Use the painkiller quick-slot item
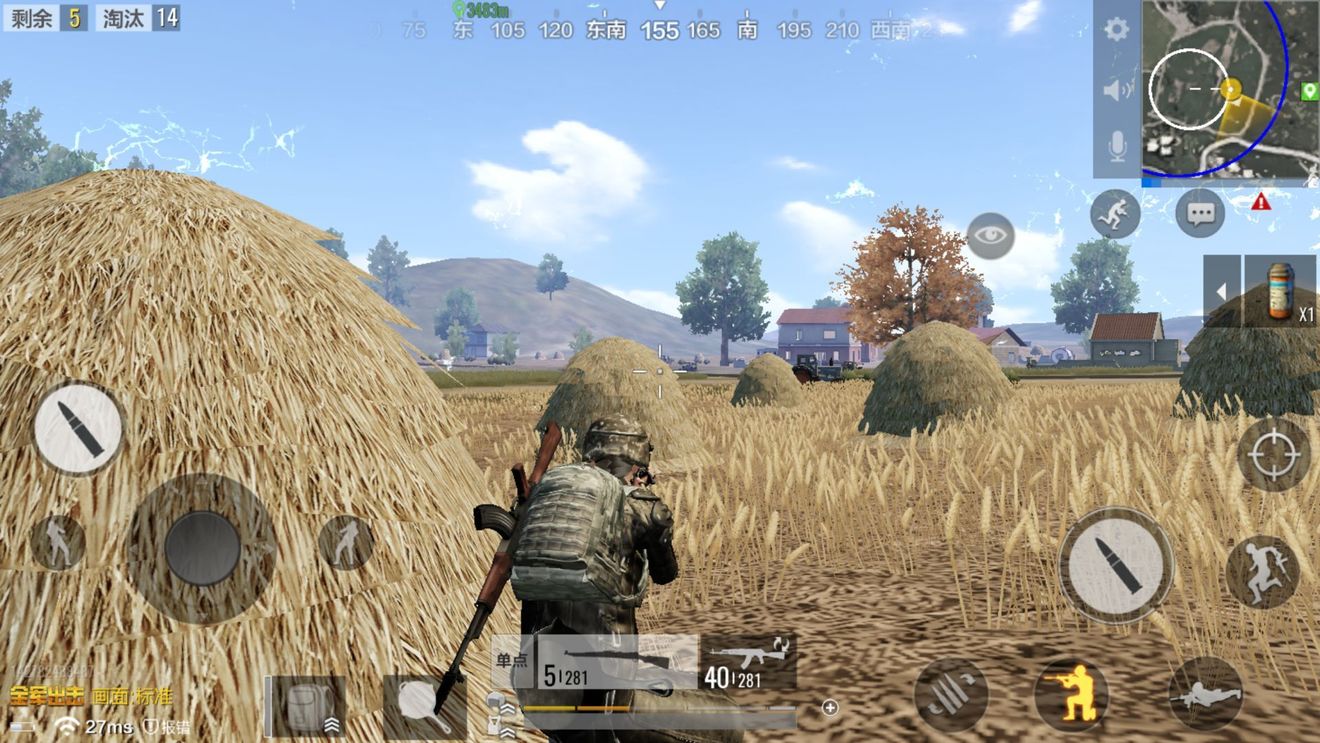Viewport: 1320px width, 743px height. (x=1278, y=292)
